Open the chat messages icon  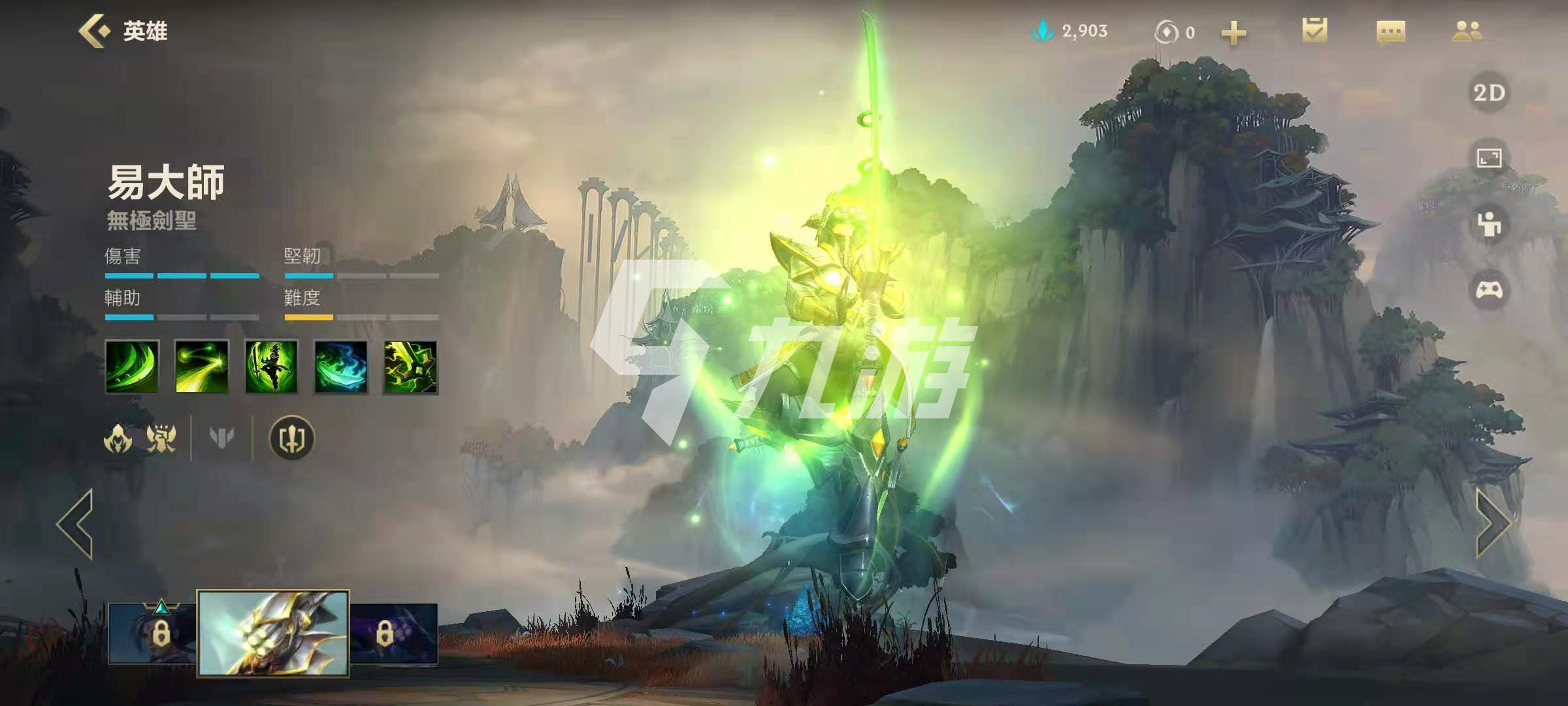click(1391, 31)
